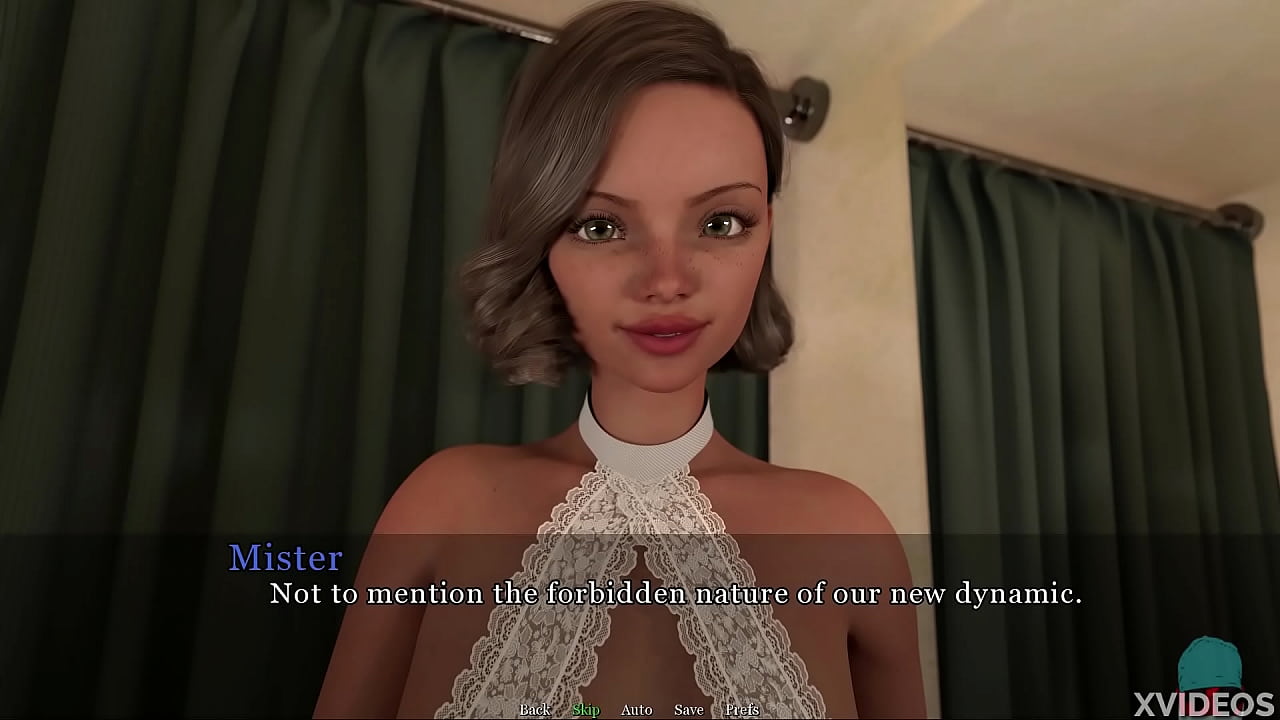The width and height of the screenshot is (1280, 720).
Task: Click the Back rollback control
Action: [x=535, y=709]
